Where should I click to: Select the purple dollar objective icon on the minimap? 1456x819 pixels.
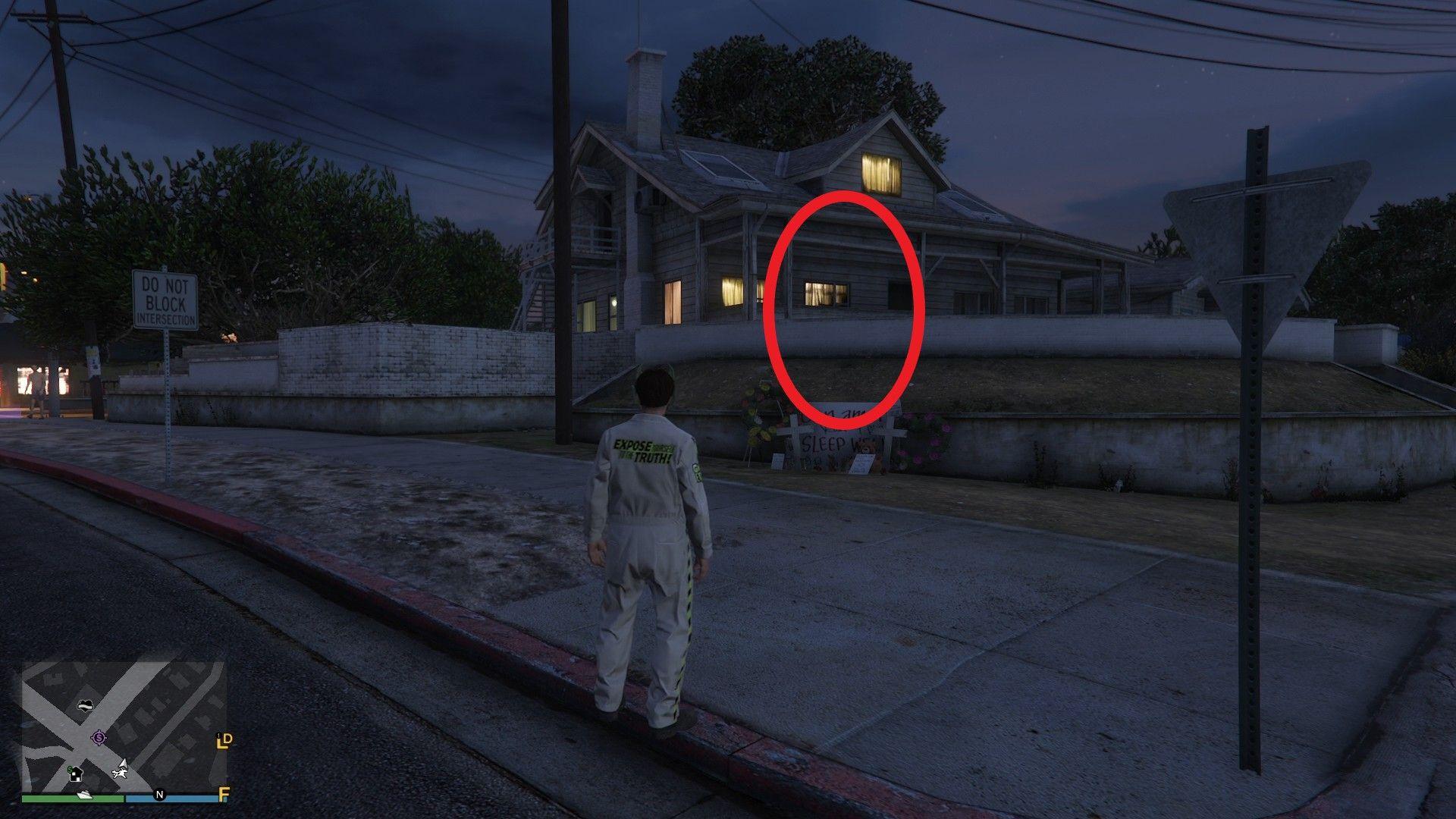click(x=99, y=737)
